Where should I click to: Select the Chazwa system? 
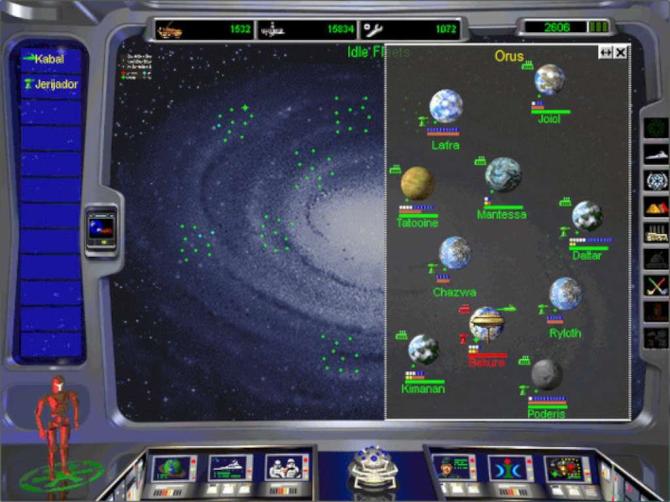(x=455, y=253)
